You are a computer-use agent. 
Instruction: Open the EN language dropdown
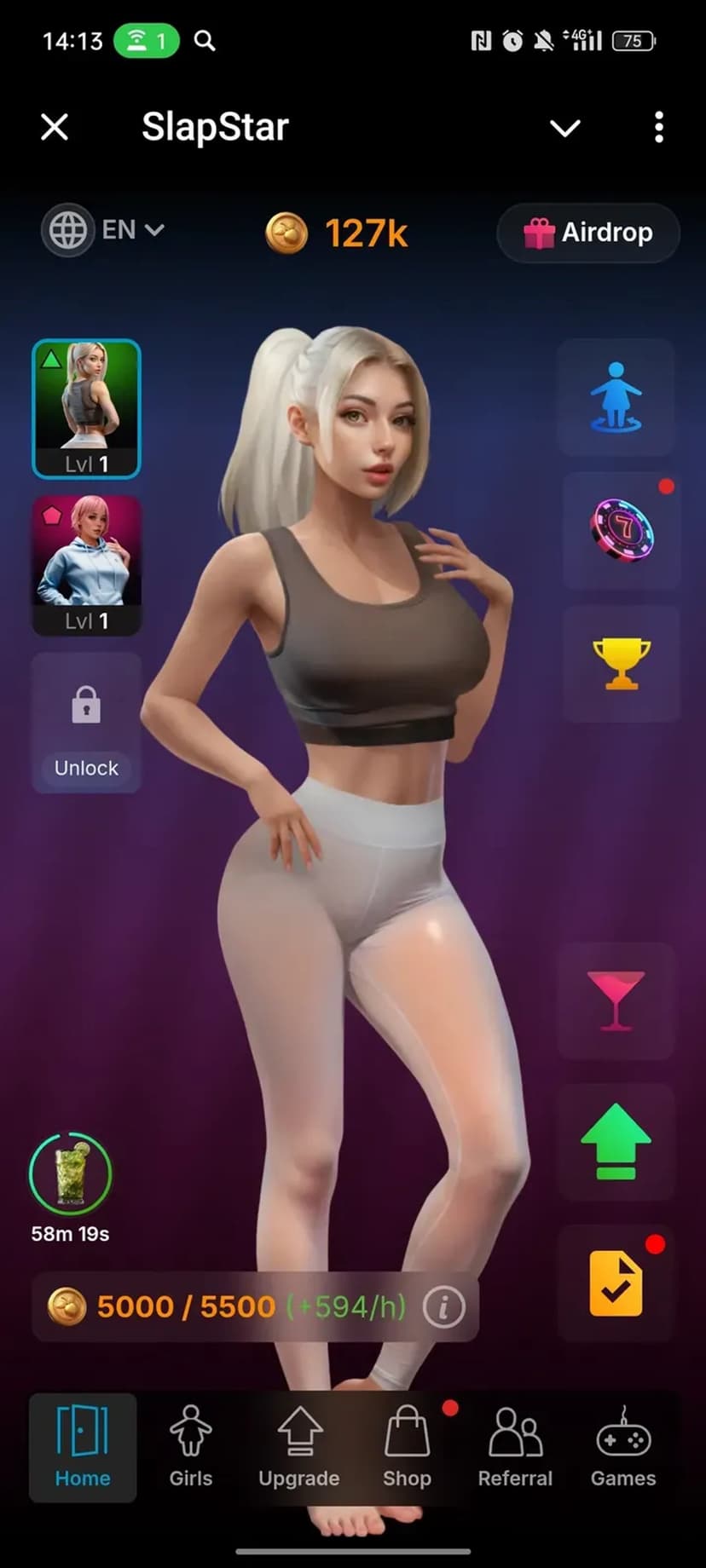(x=106, y=230)
